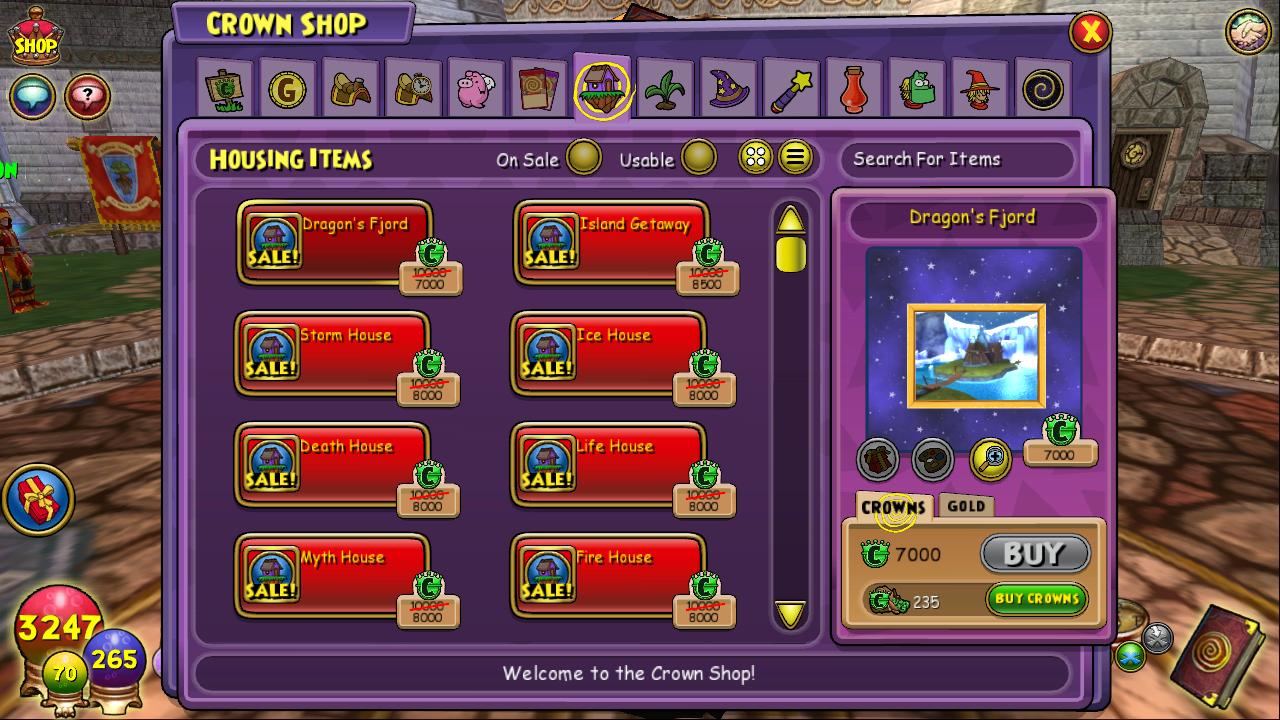Choose the Island Getaway house

[x=612, y=243]
